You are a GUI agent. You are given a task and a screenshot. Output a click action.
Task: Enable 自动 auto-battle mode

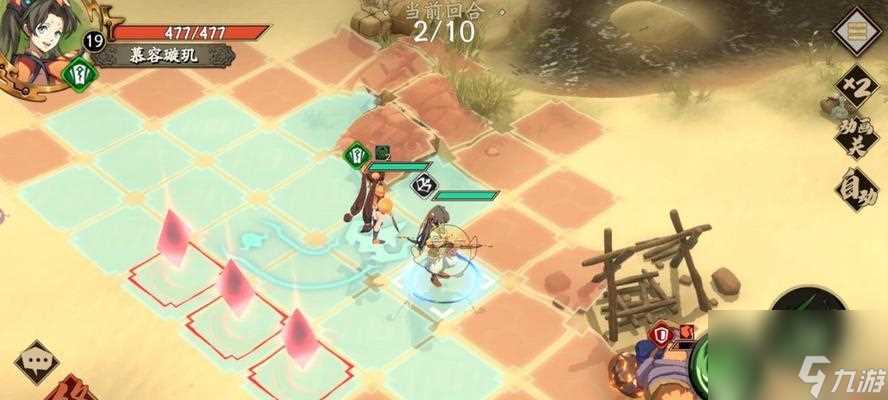coord(857,188)
